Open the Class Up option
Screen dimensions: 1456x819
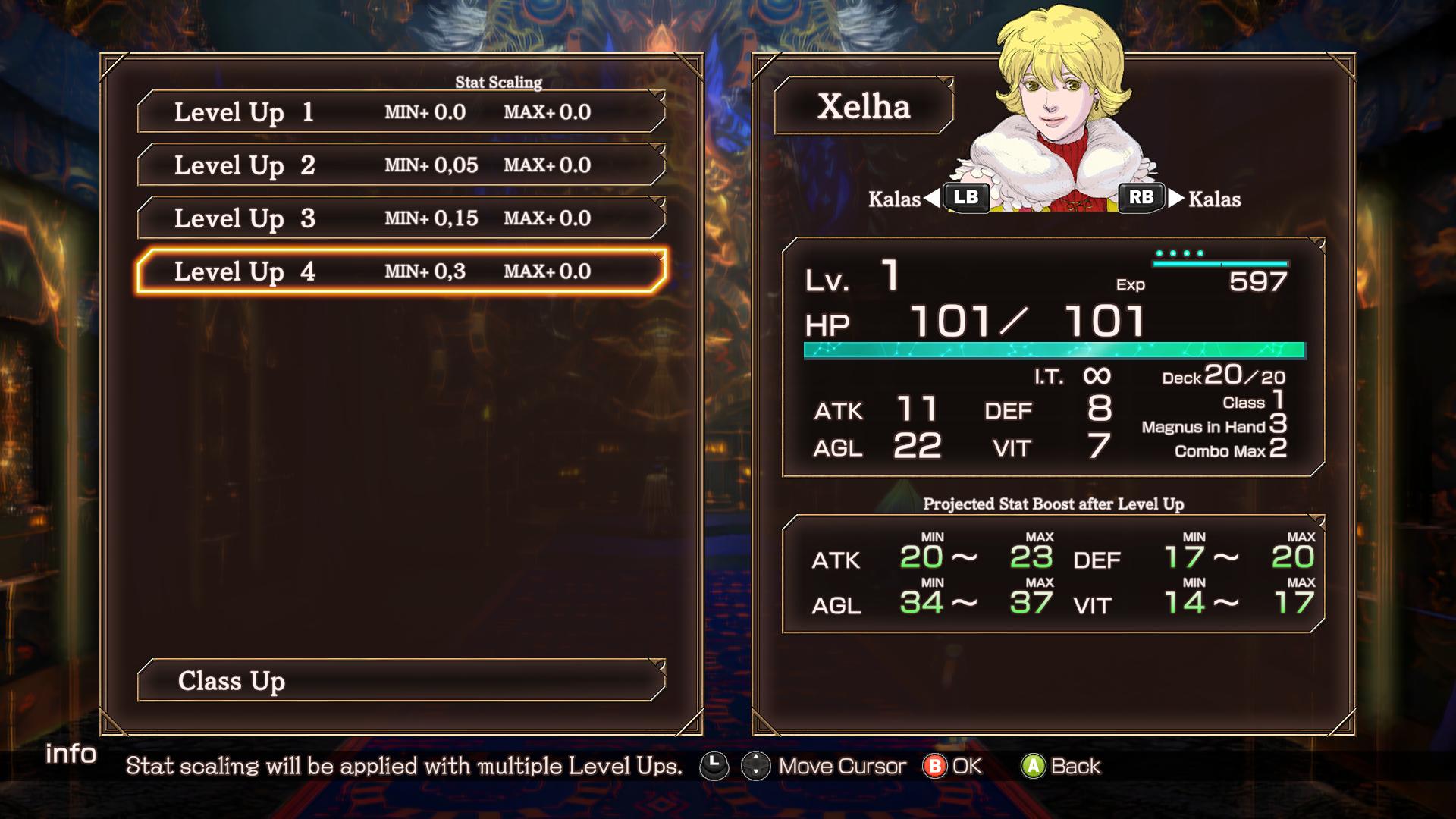(x=401, y=681)
